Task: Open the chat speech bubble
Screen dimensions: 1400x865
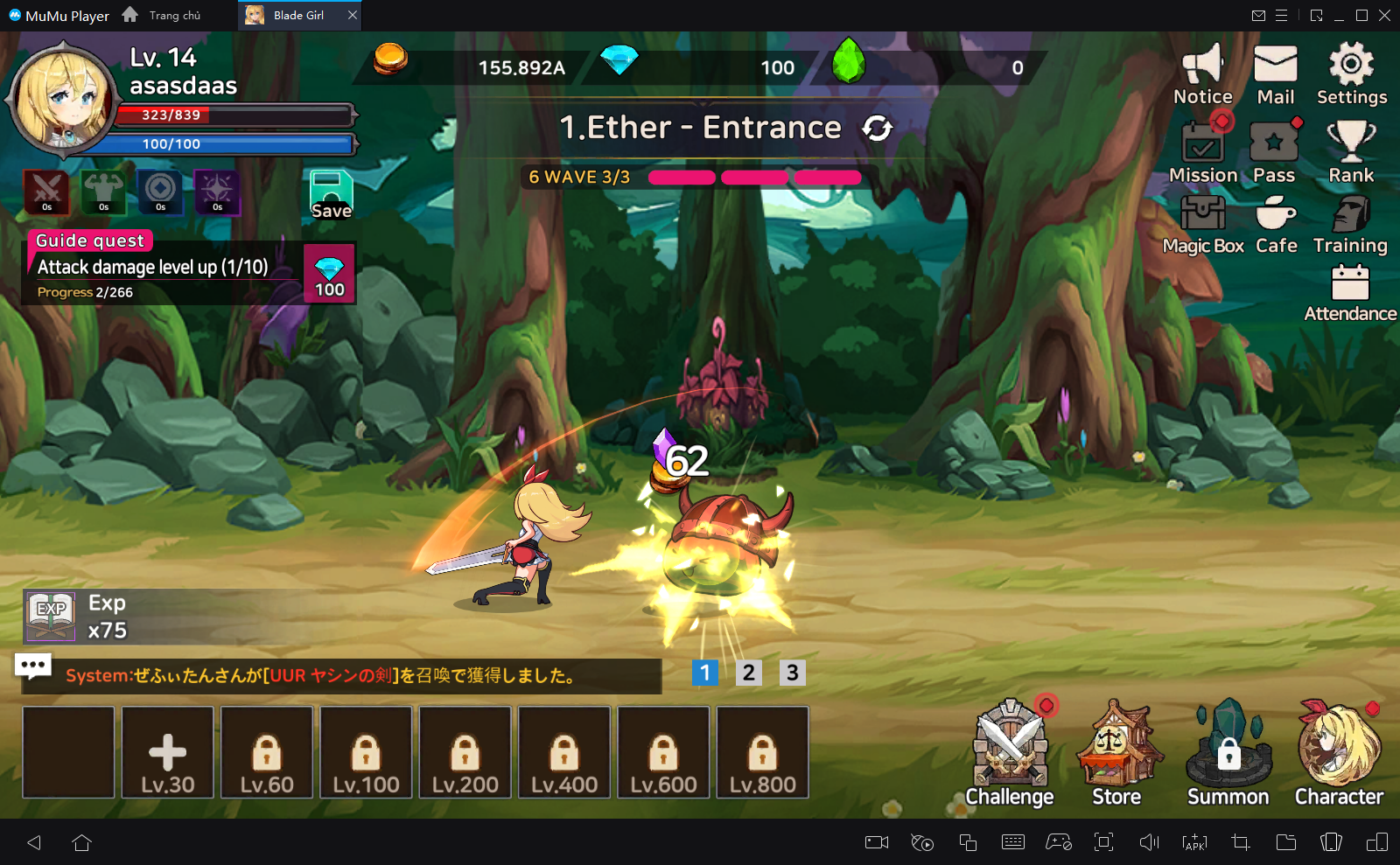Action: click(x=33, y=666)
